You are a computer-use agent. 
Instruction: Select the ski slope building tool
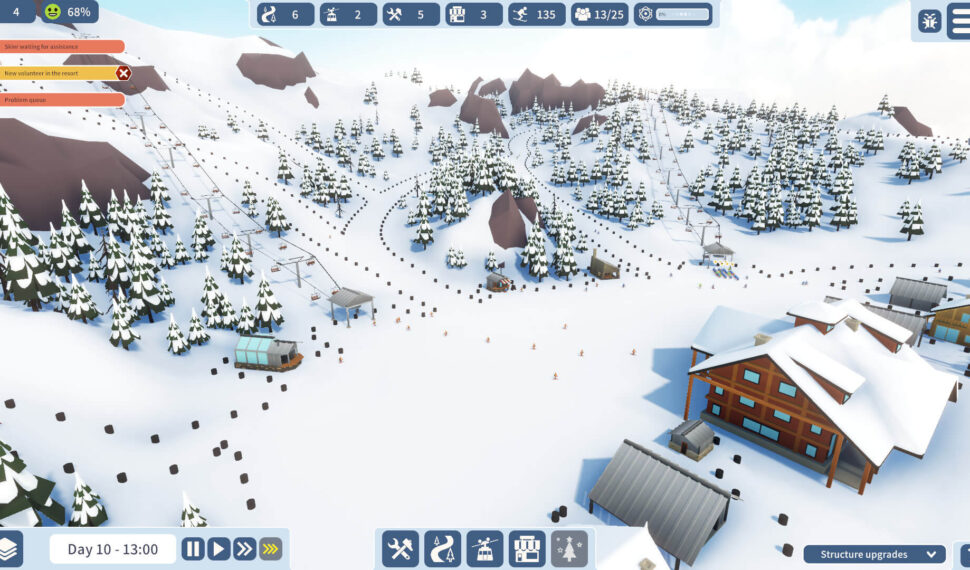tap(442, 549)
